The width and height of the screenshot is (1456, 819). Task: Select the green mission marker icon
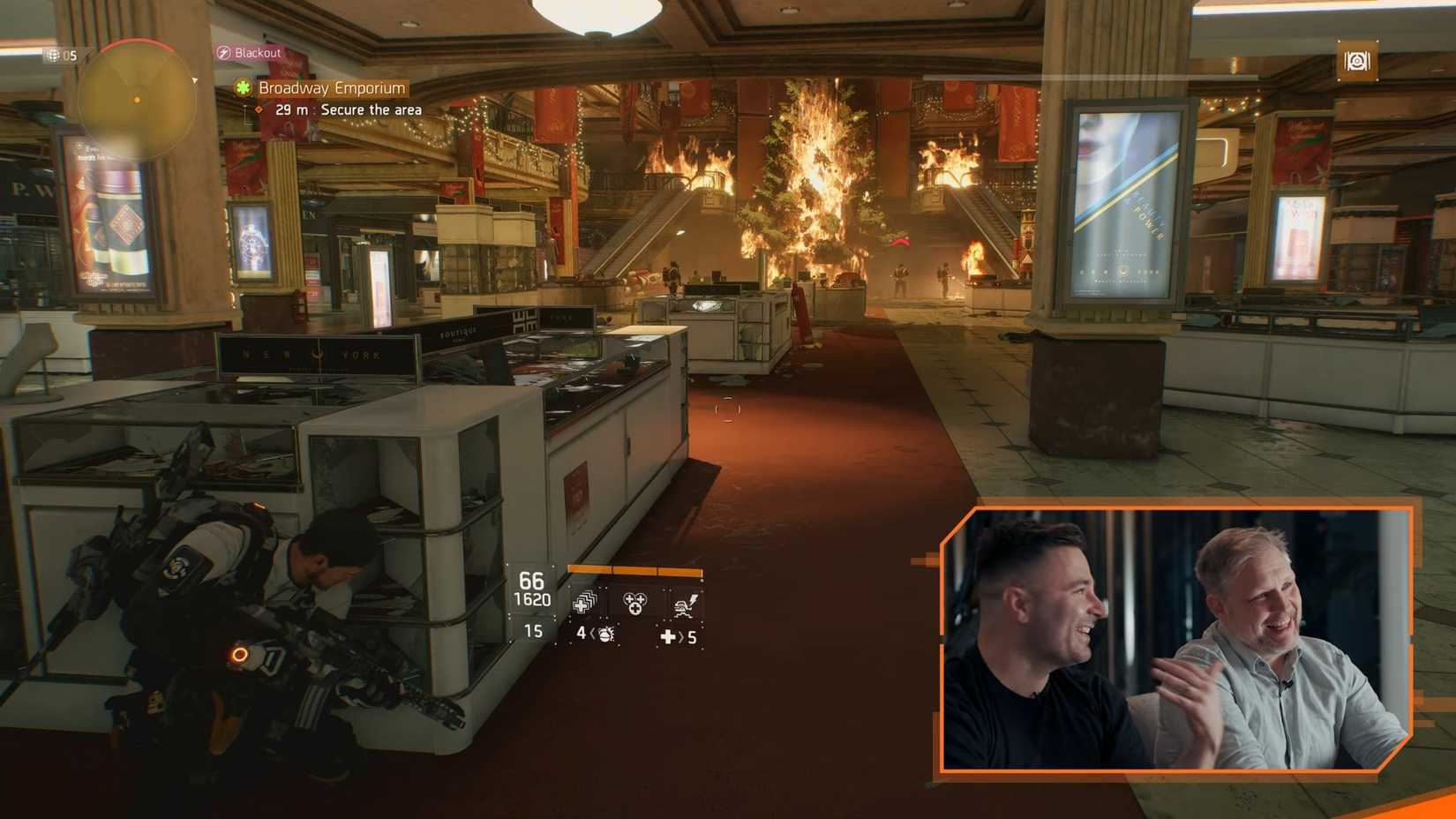[244, 88]
